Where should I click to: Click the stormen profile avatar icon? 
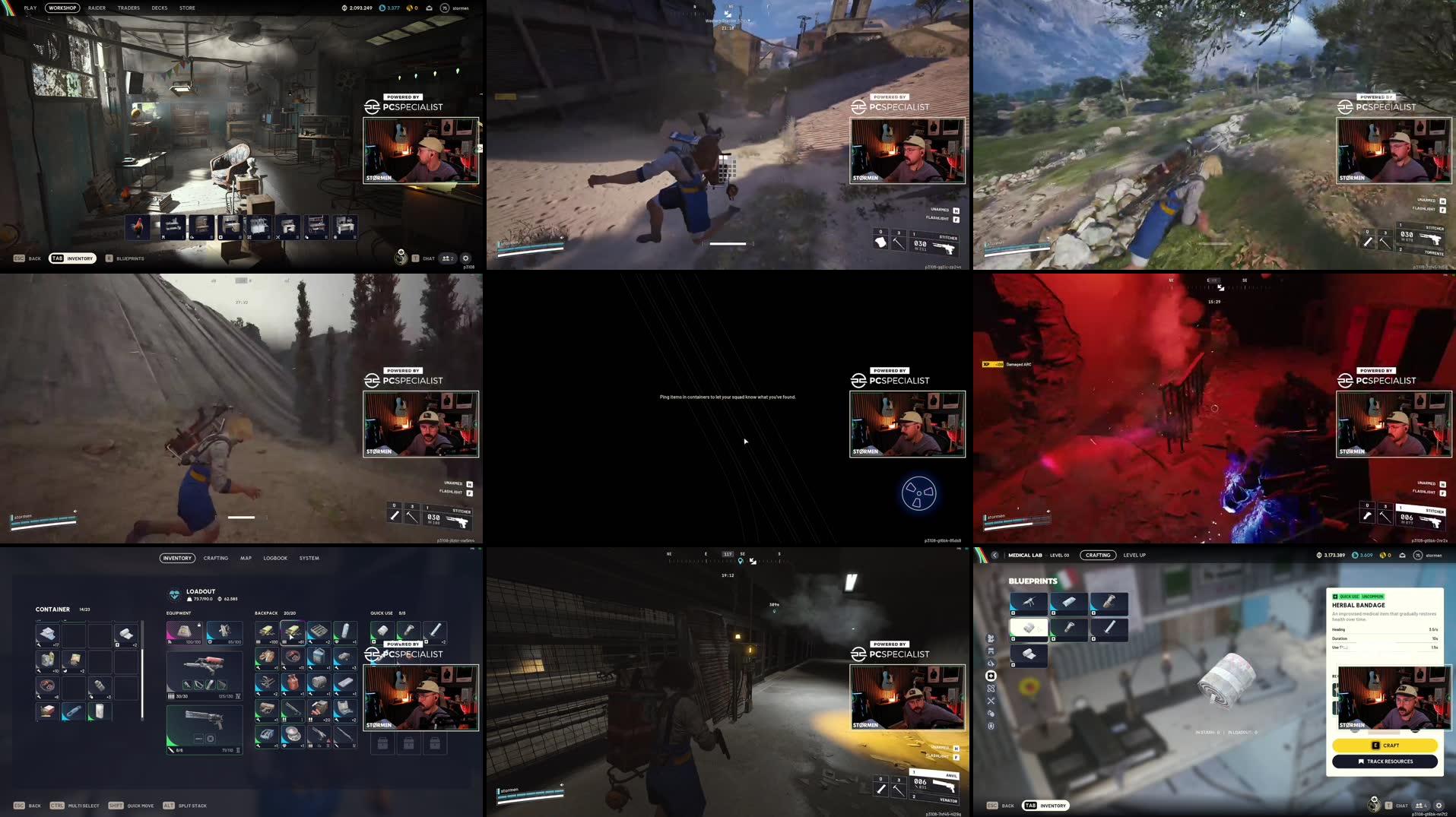pyautogui.click(x=443, y=8)
